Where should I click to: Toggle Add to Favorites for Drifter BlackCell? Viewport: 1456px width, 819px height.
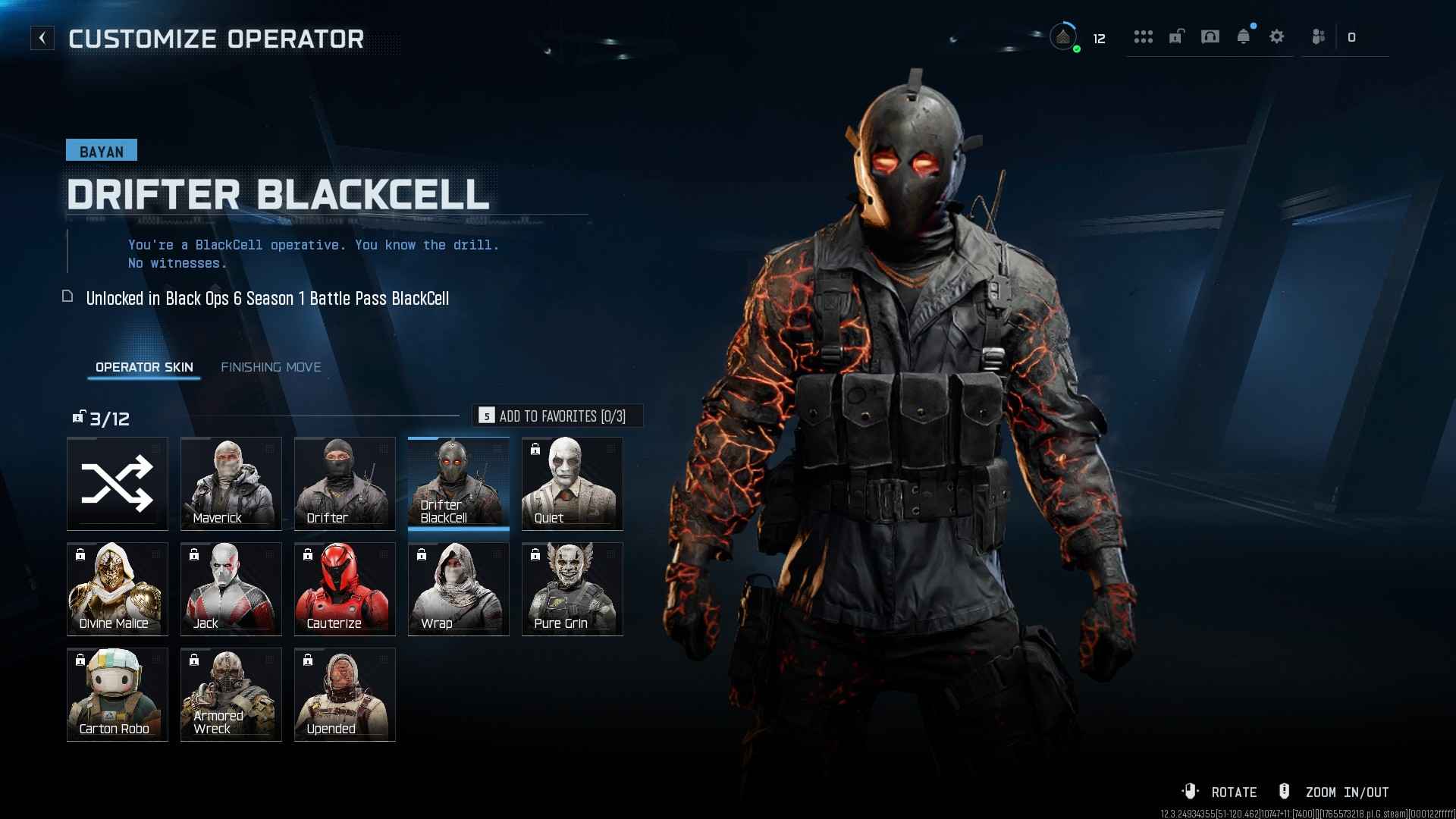(x=559, y=416)
